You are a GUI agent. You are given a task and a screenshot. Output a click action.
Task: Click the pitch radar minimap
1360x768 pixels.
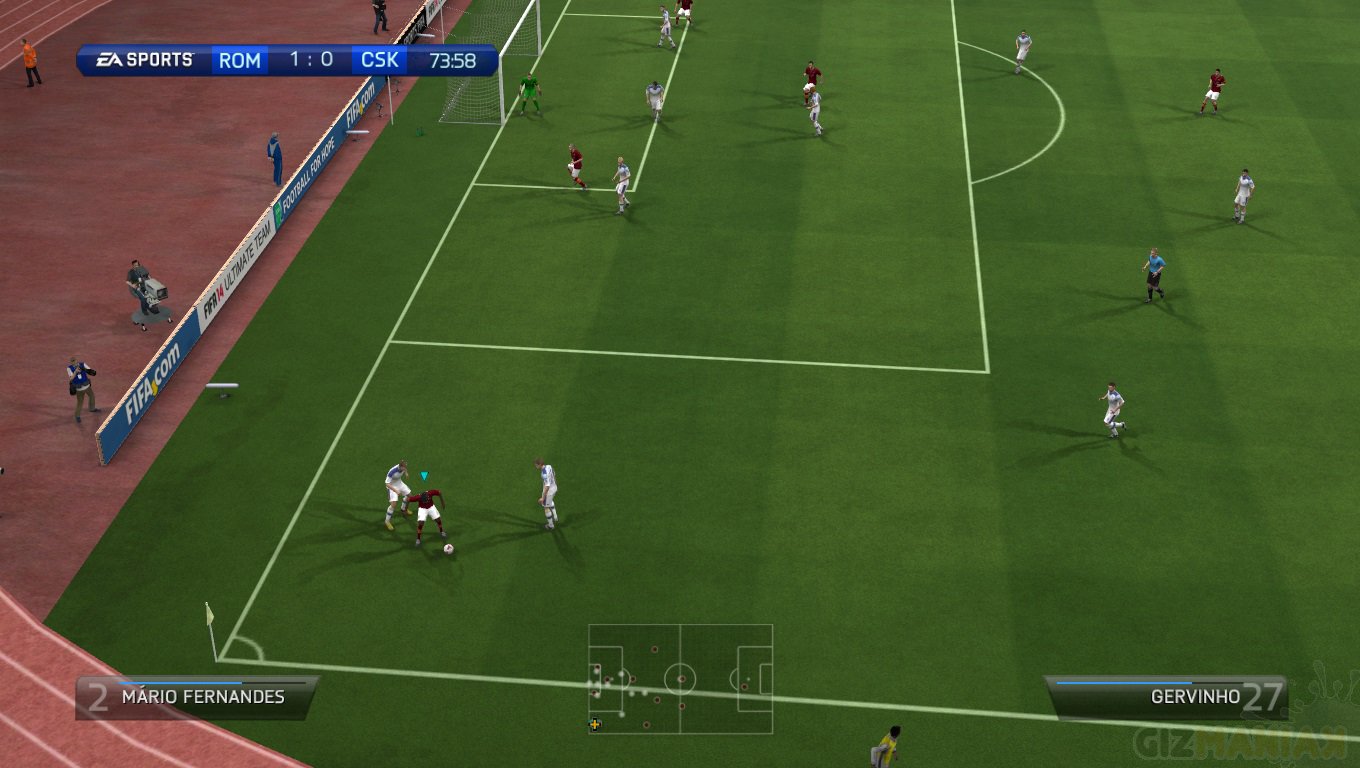click(680, 679)
